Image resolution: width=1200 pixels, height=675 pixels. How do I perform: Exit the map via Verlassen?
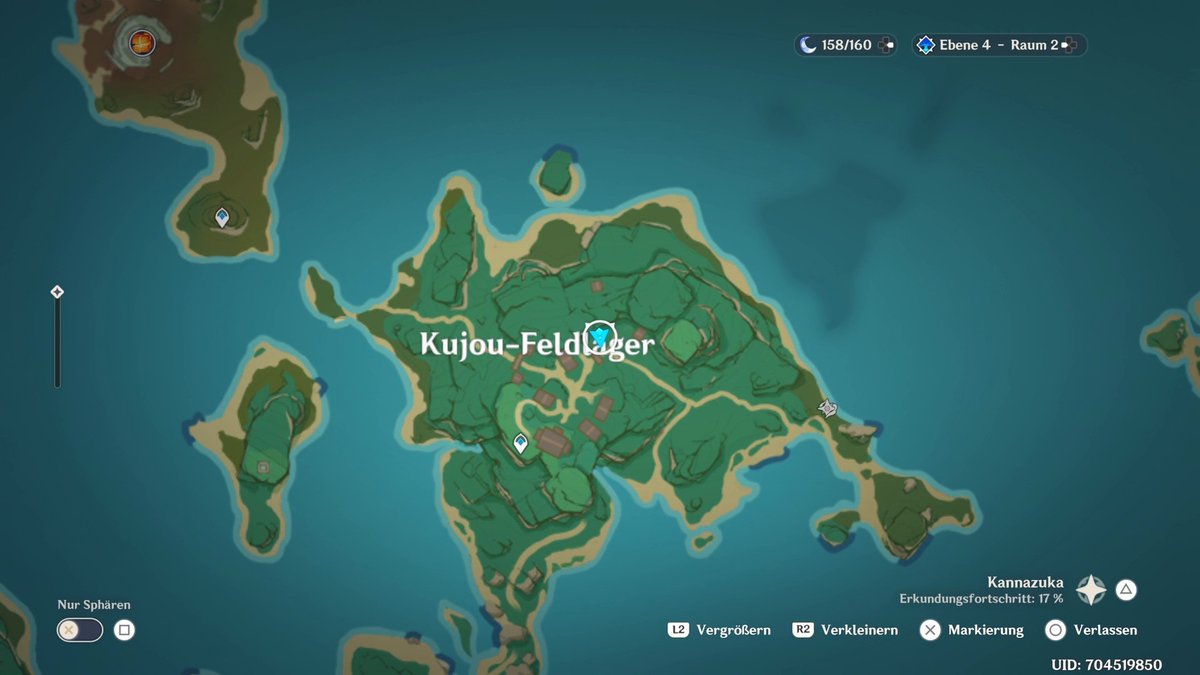(1092, 630)
